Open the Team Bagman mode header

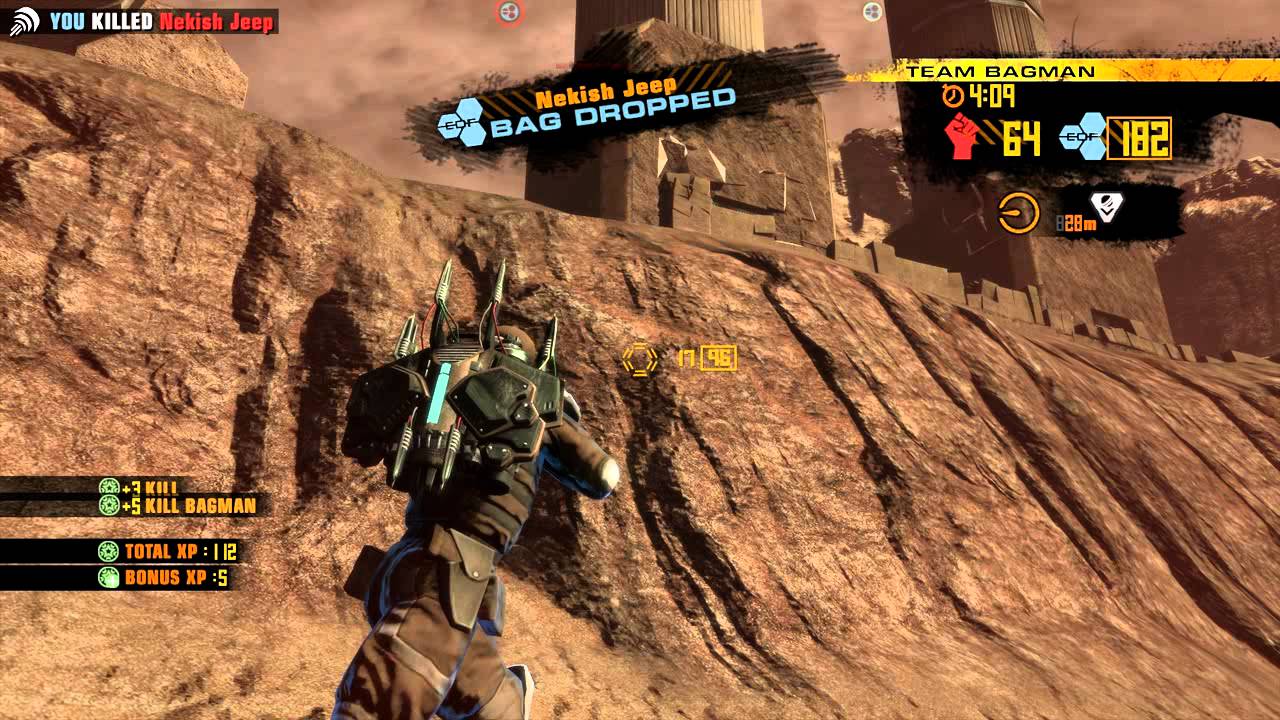(x=1000, y=72)
